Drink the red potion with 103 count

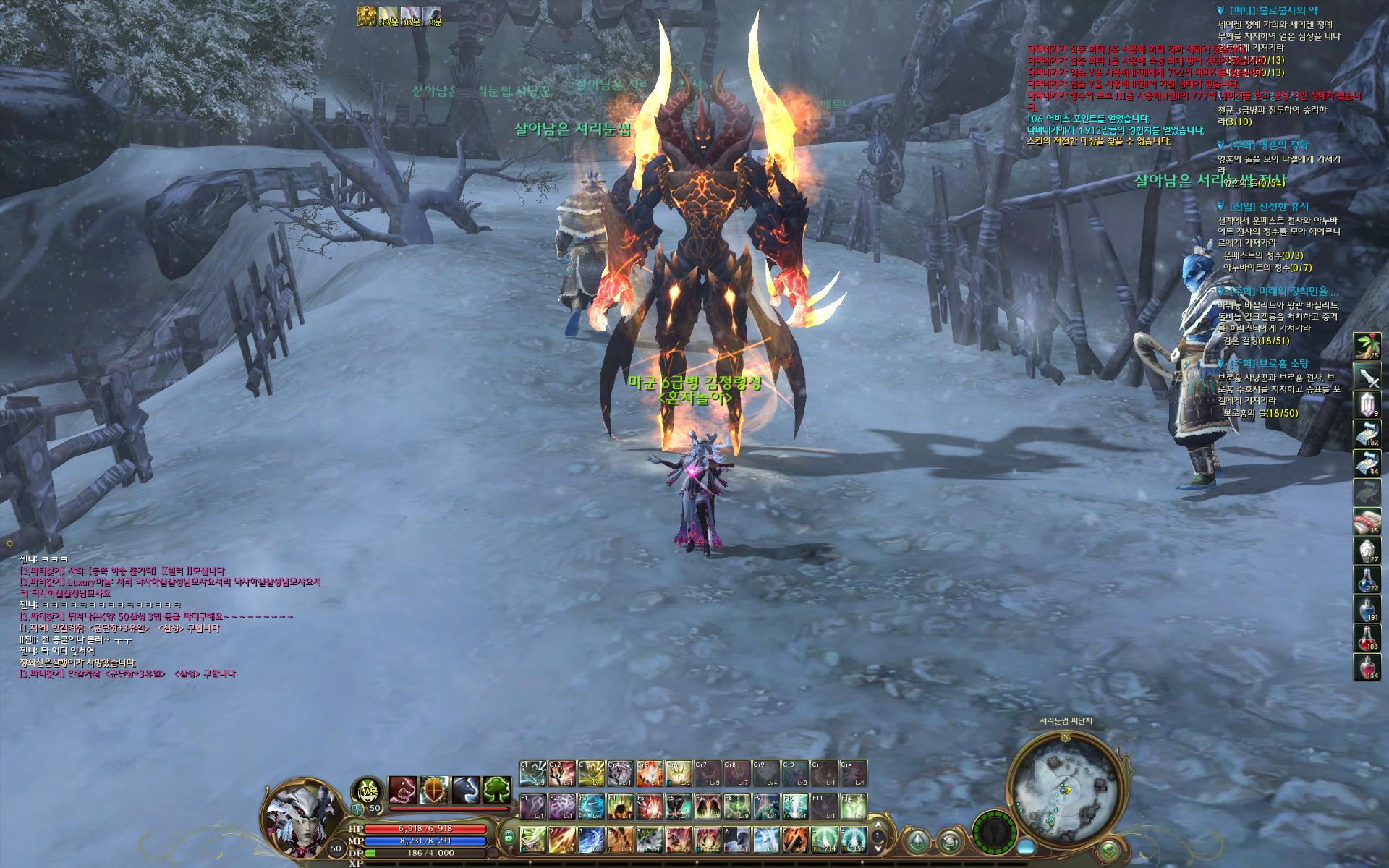tap(1367, 638)
